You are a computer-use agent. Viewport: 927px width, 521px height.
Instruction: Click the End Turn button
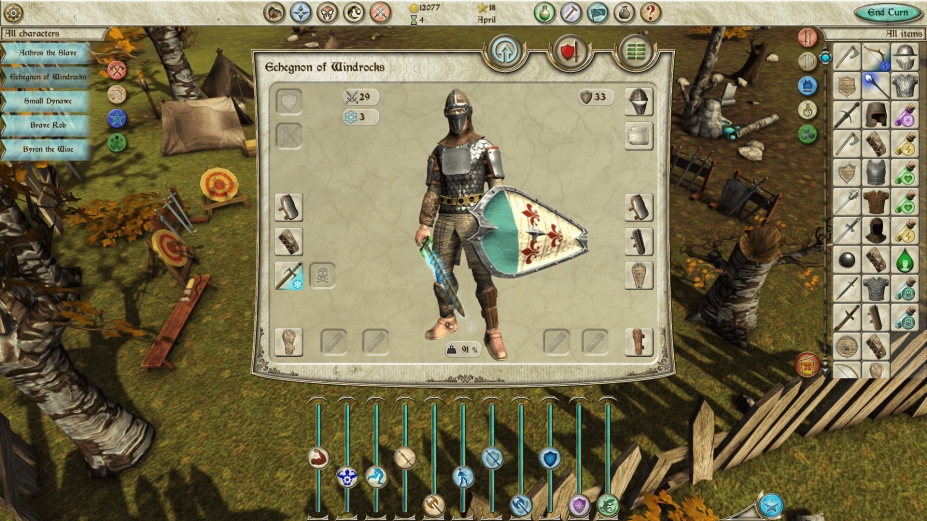pos(888,13)
